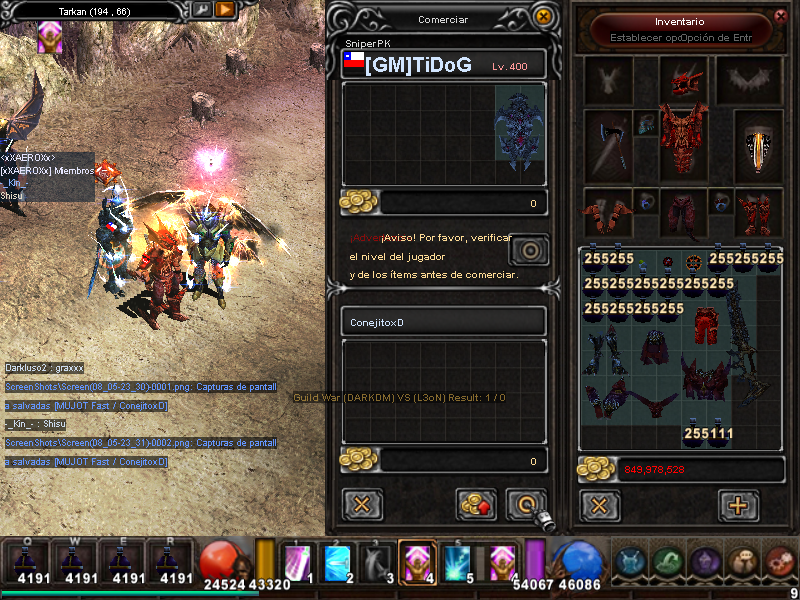
Task: Close the Comerciar trade window
Action: tap(543, 16)
